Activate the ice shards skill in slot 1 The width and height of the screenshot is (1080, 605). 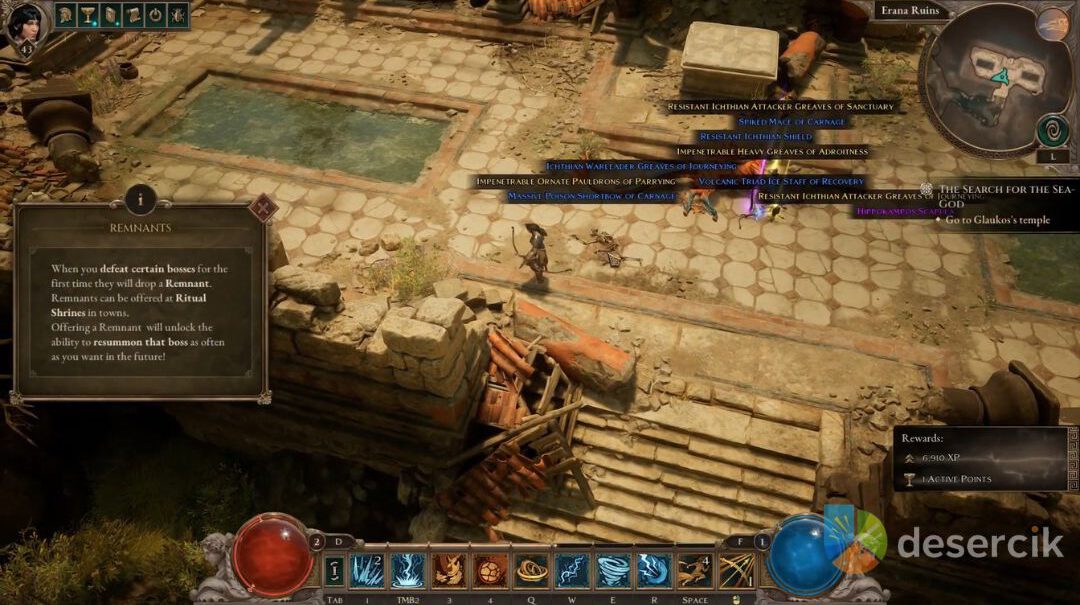point(366,570)
